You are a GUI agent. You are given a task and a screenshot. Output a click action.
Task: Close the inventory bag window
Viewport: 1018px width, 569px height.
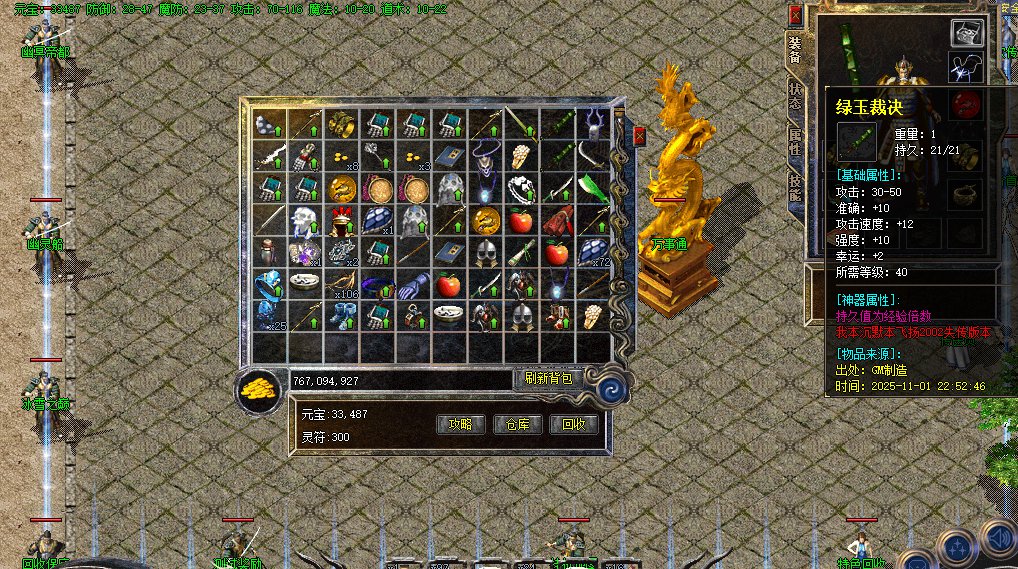pyautogui.click(x=640, y=135)
